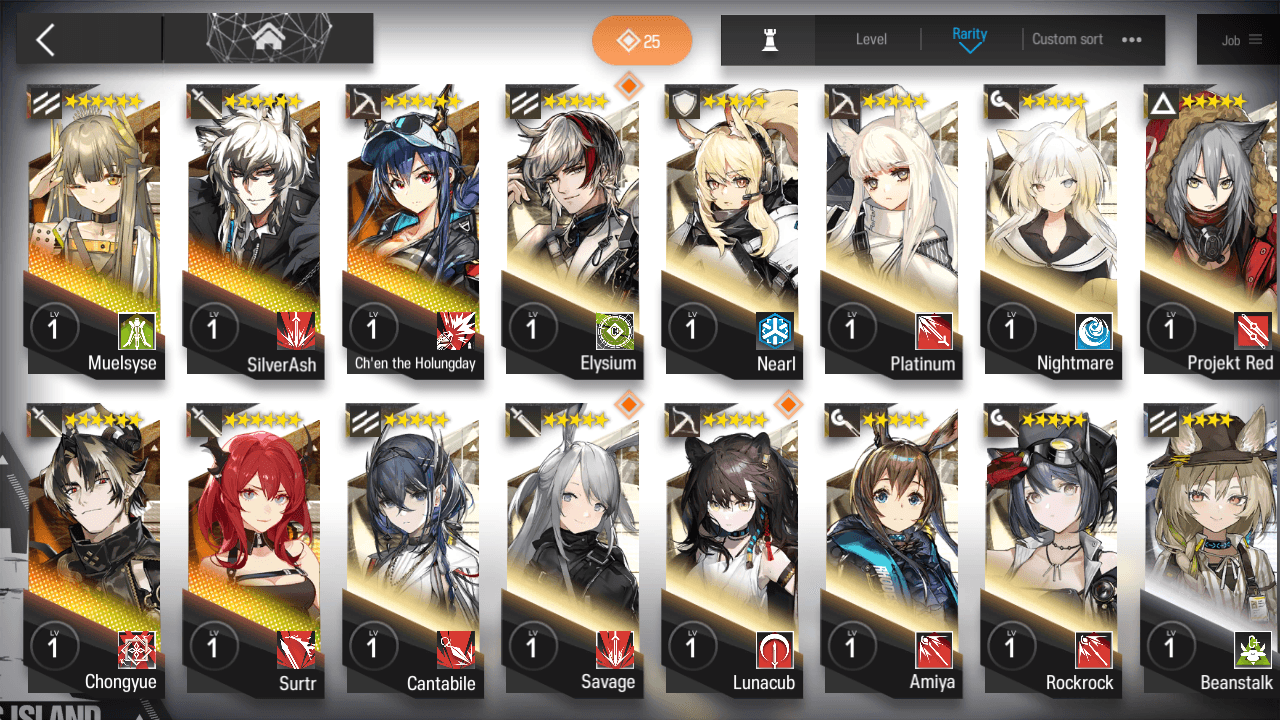The width and height of the screenshot is (1280, 720).
Task: Choose the Cantabile operator card
Action: pyautogui.click(x=414, y=550)
